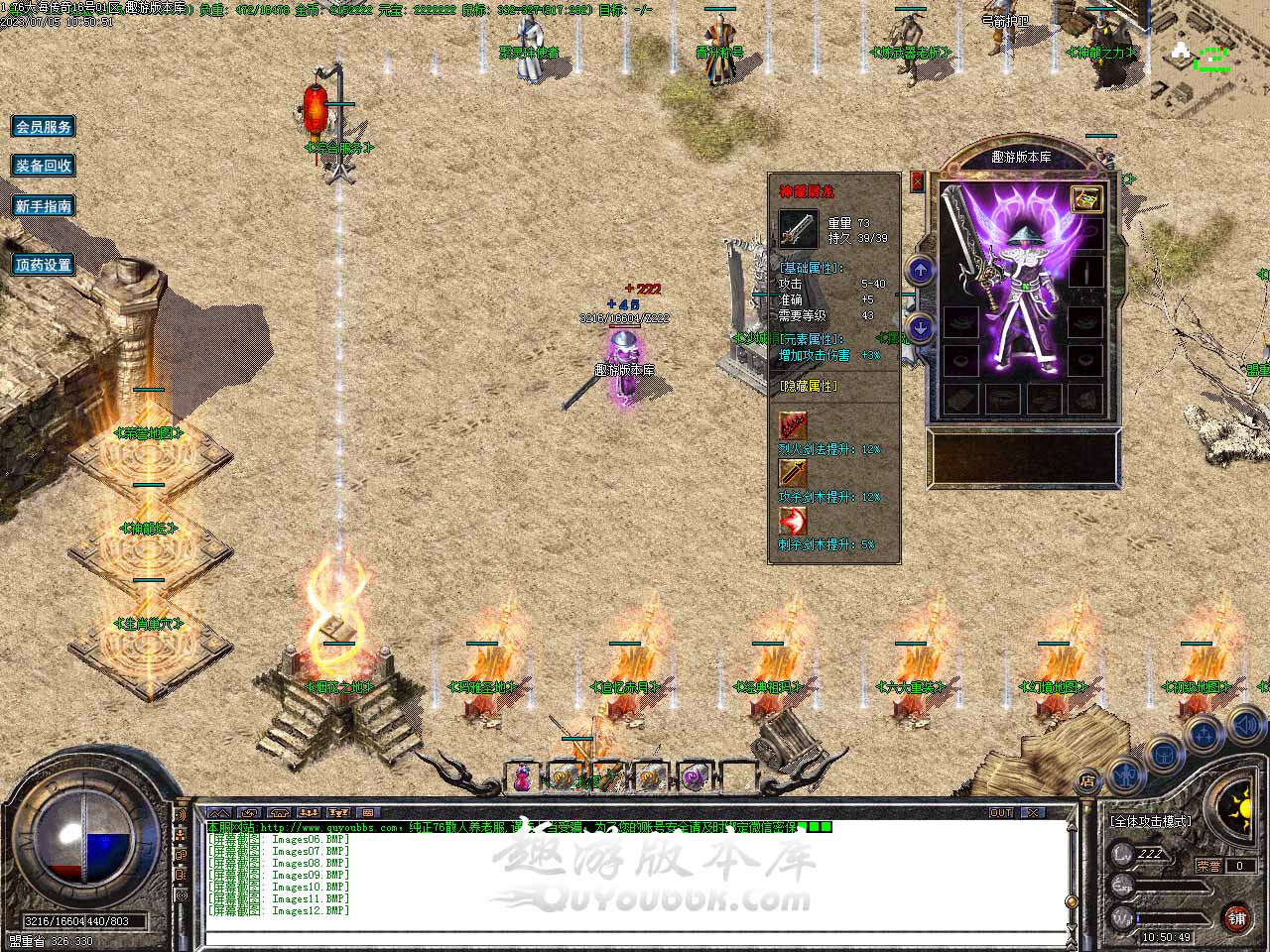Open the 店 shop button

click(1087, 780)
